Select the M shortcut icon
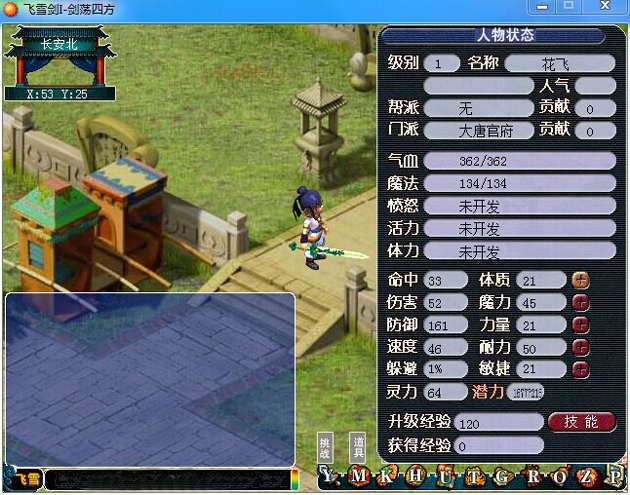The image size is (630, 495). (360, 476)
